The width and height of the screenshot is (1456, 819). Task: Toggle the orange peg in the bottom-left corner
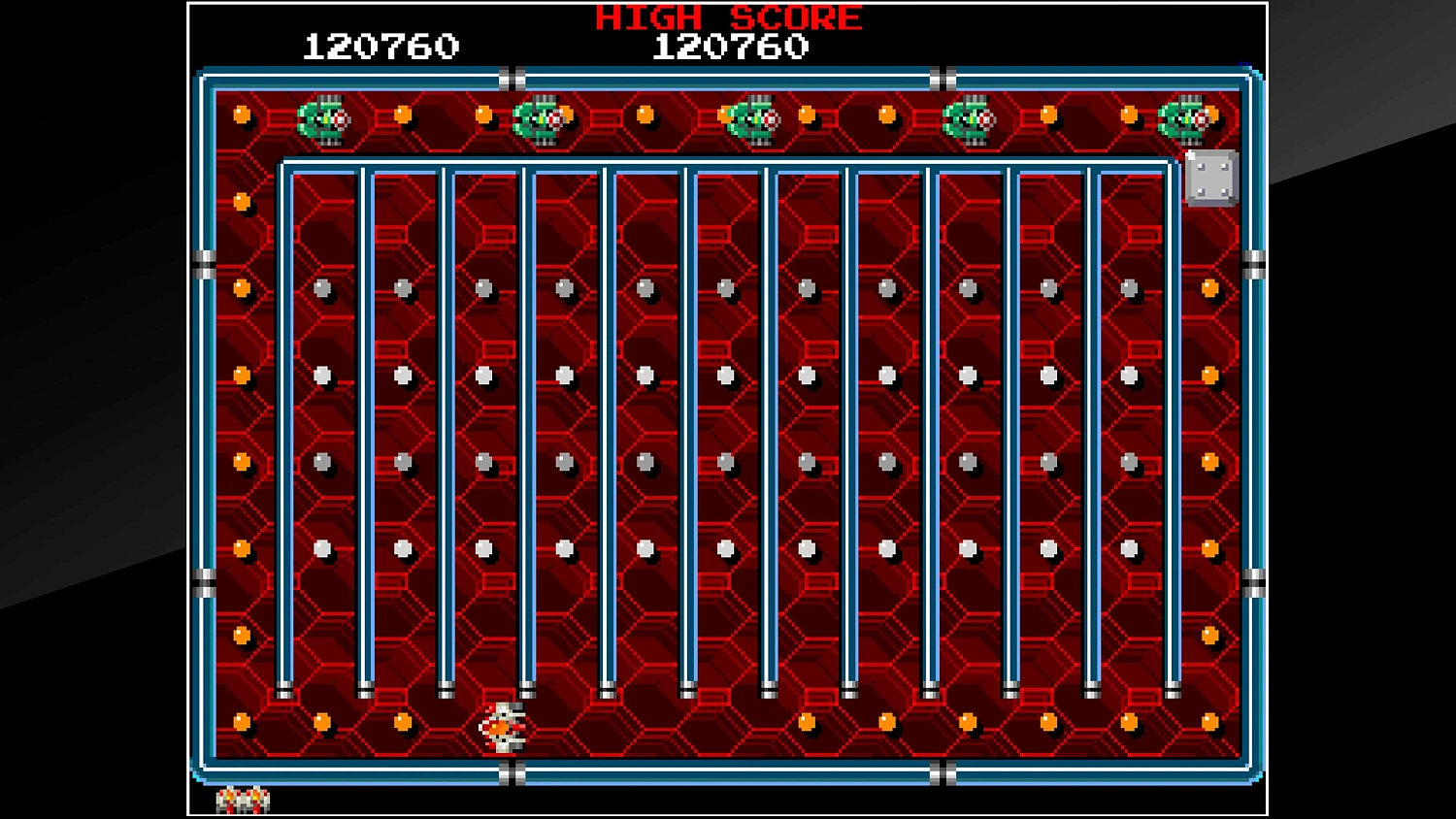[241, 720]
